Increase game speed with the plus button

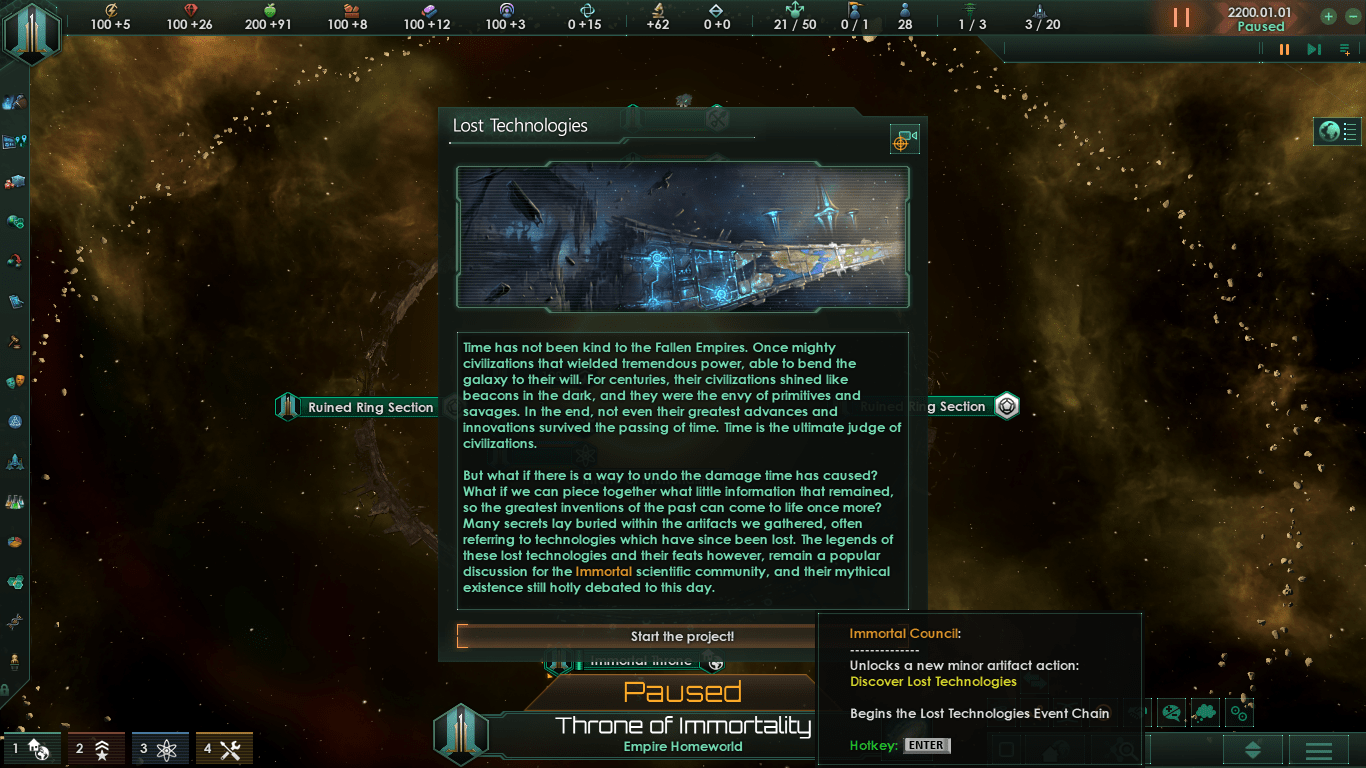(1328, 17)
